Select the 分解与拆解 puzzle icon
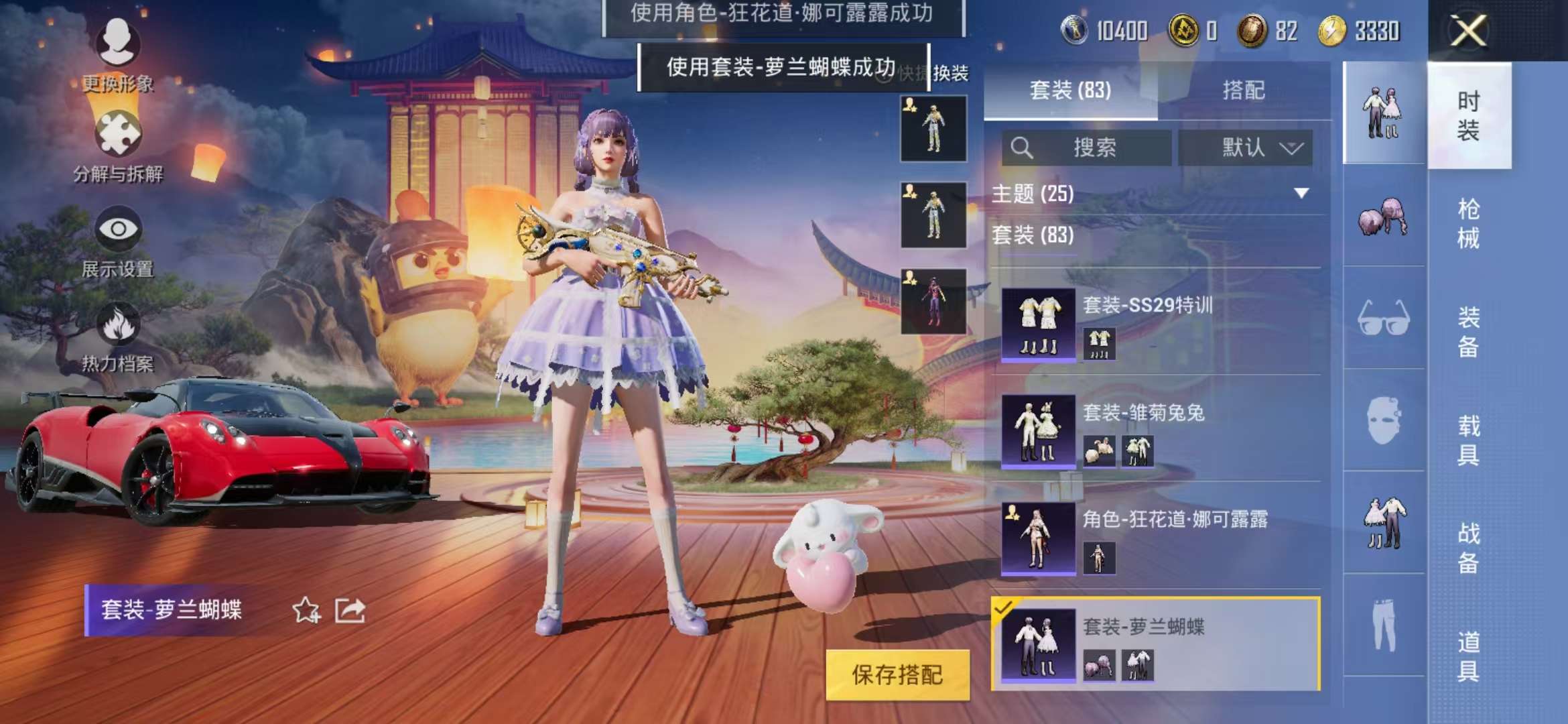 [117, 134]
